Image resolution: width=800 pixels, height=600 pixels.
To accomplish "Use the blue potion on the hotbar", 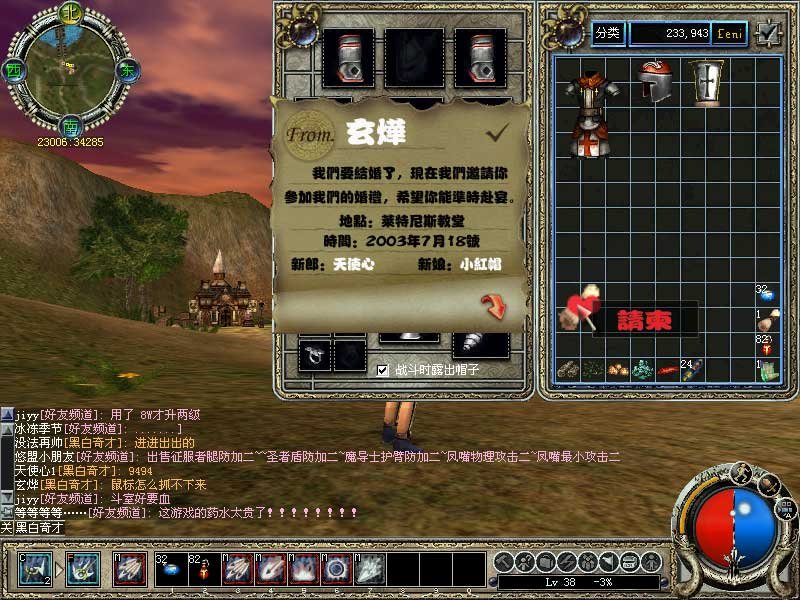I will click(x=169, y=570).
